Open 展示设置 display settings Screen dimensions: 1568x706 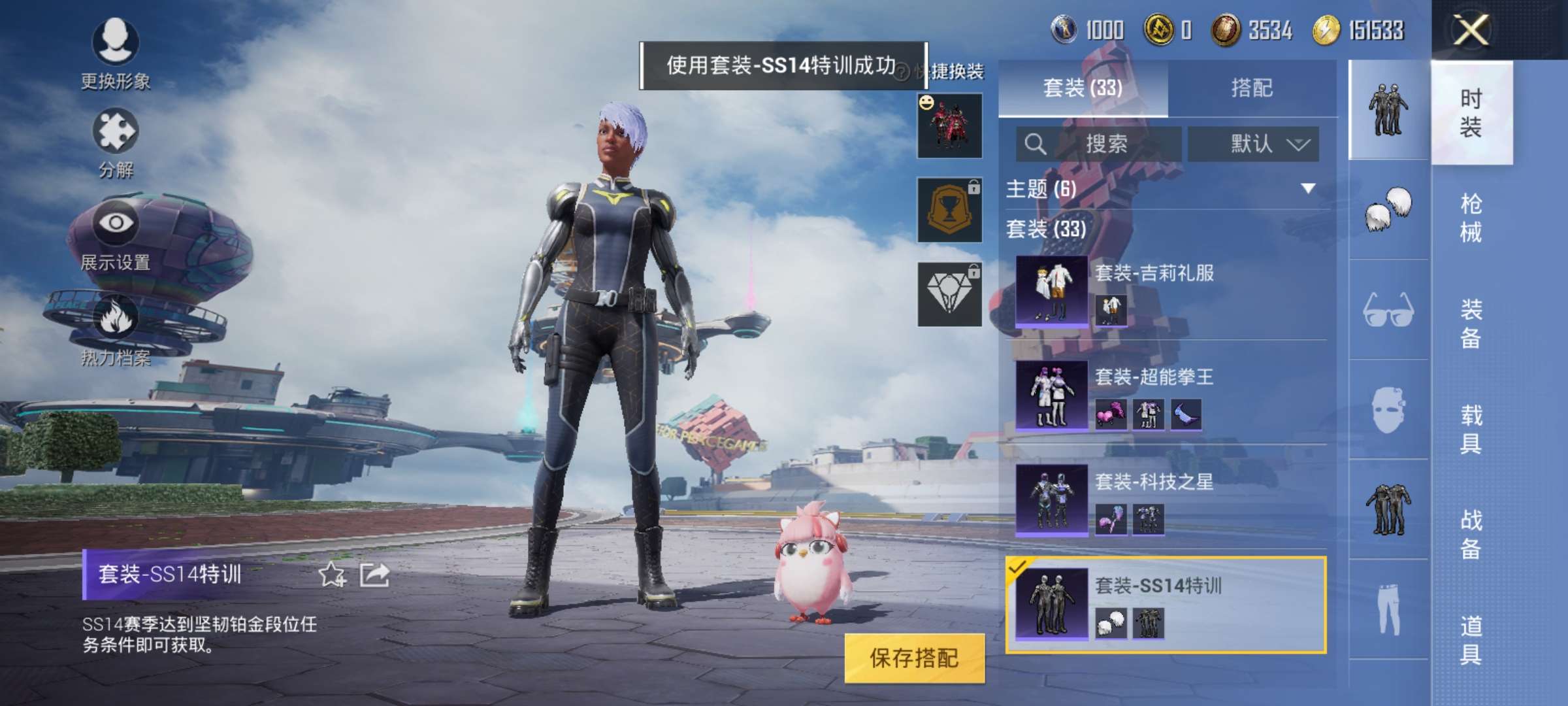pyautogui.click(x=116, y=235)
